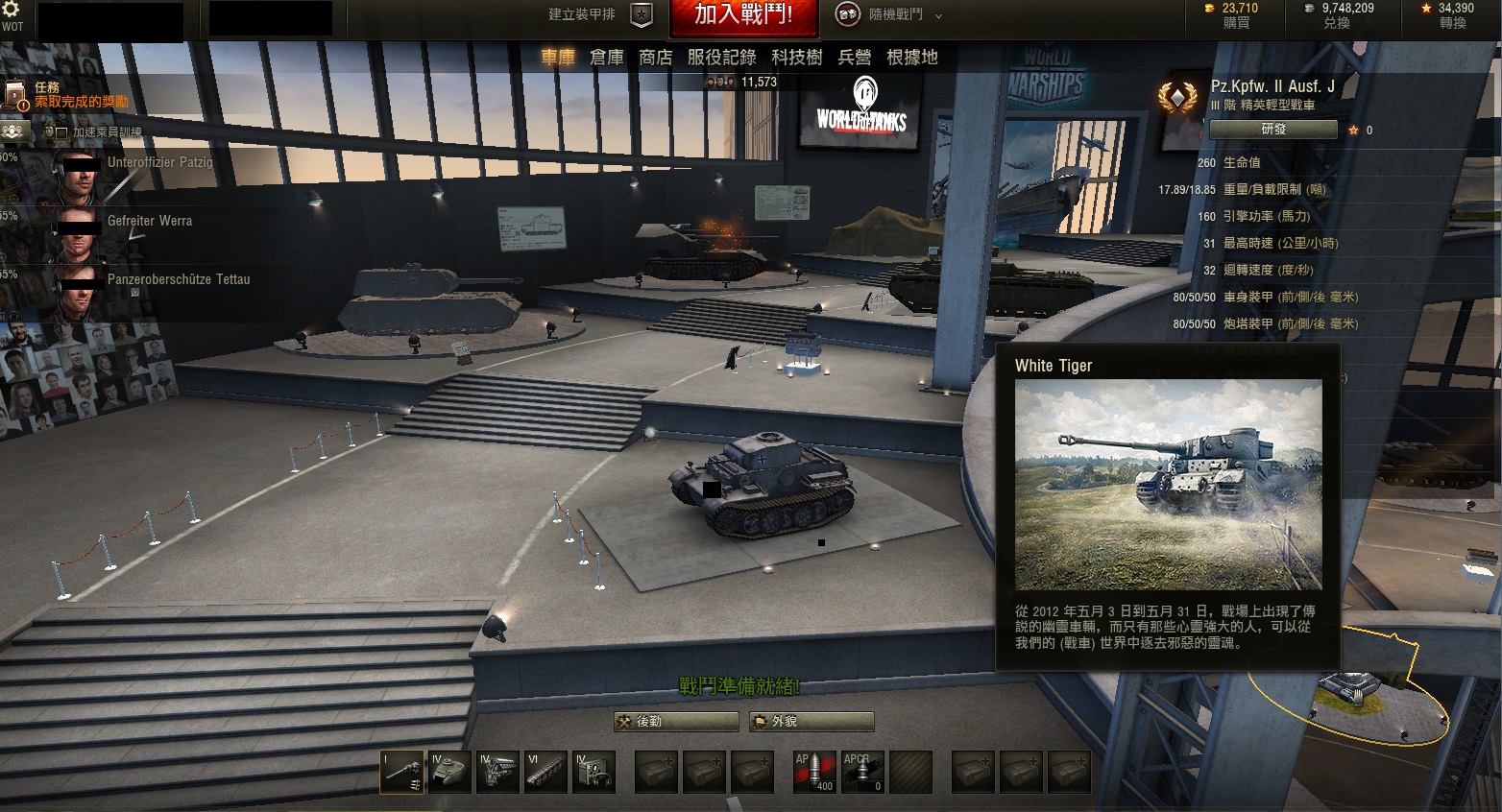Open the 隨機戰鬥 battle mode dropdown
The width and height of the screenshot is (1502, 812).
[894, 15]
